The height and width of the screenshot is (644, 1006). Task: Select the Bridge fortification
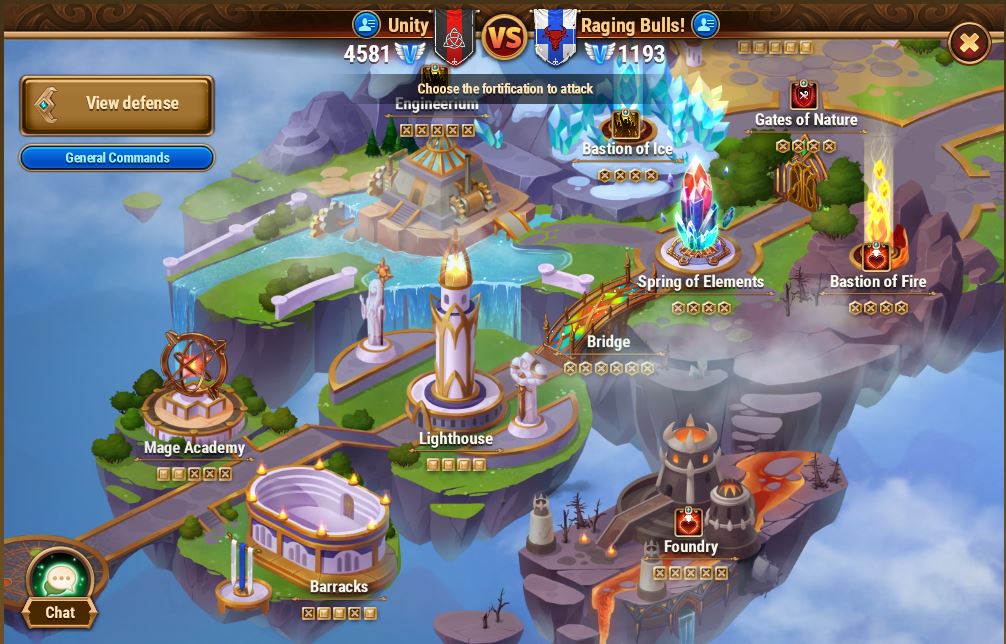coord(607,342)
